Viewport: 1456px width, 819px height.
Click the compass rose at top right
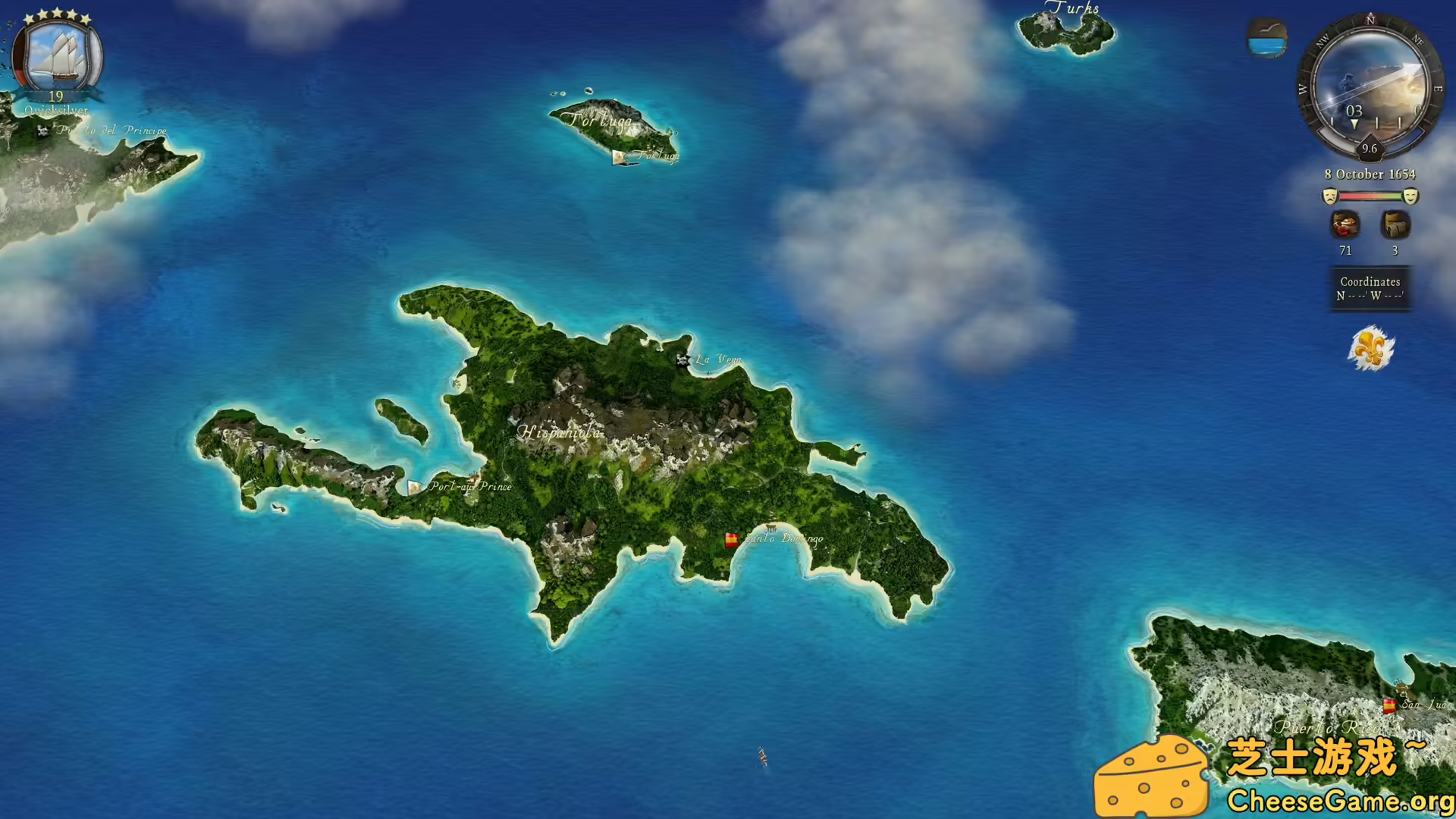click(1370, 86)
